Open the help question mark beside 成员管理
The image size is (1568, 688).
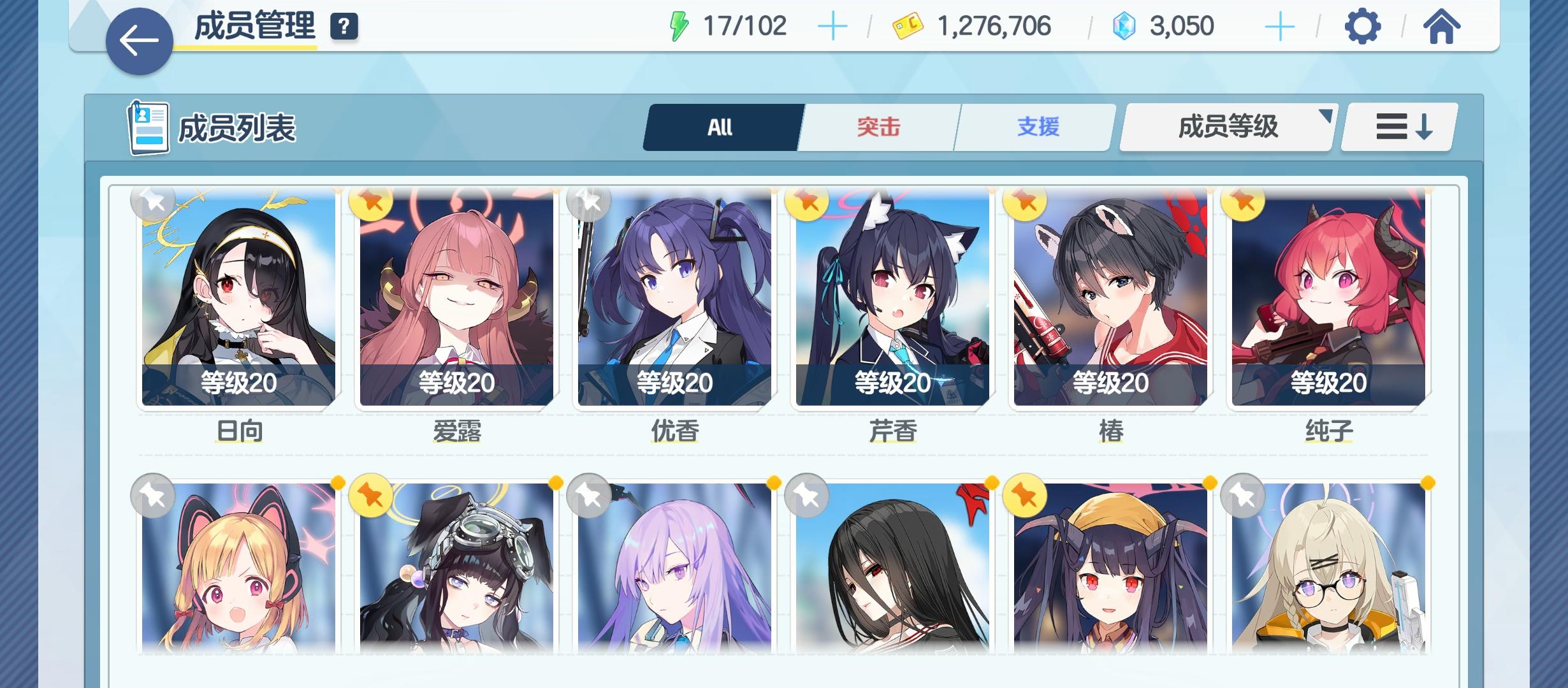[x=343, y=28]
